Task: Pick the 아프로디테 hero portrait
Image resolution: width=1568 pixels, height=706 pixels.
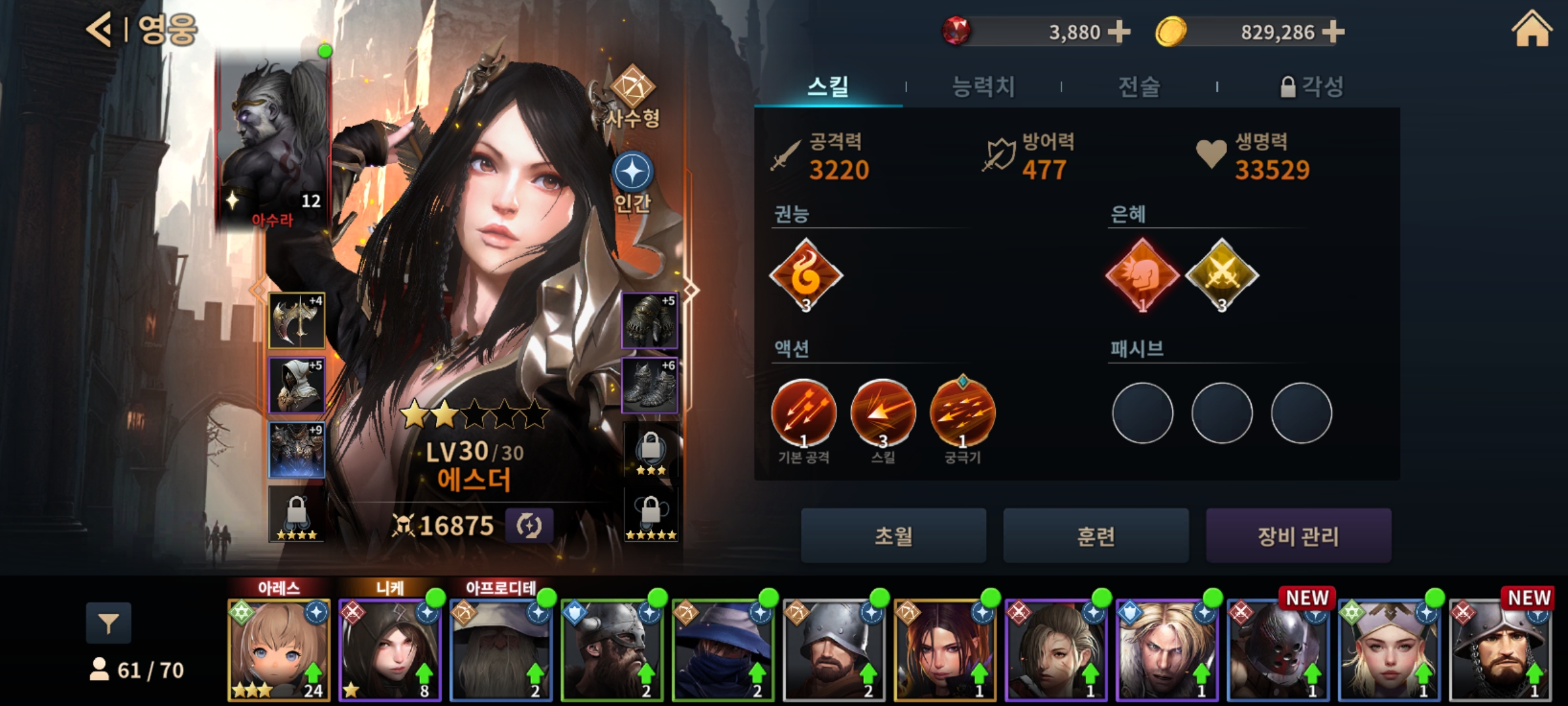Action: (x=501, y=649)
